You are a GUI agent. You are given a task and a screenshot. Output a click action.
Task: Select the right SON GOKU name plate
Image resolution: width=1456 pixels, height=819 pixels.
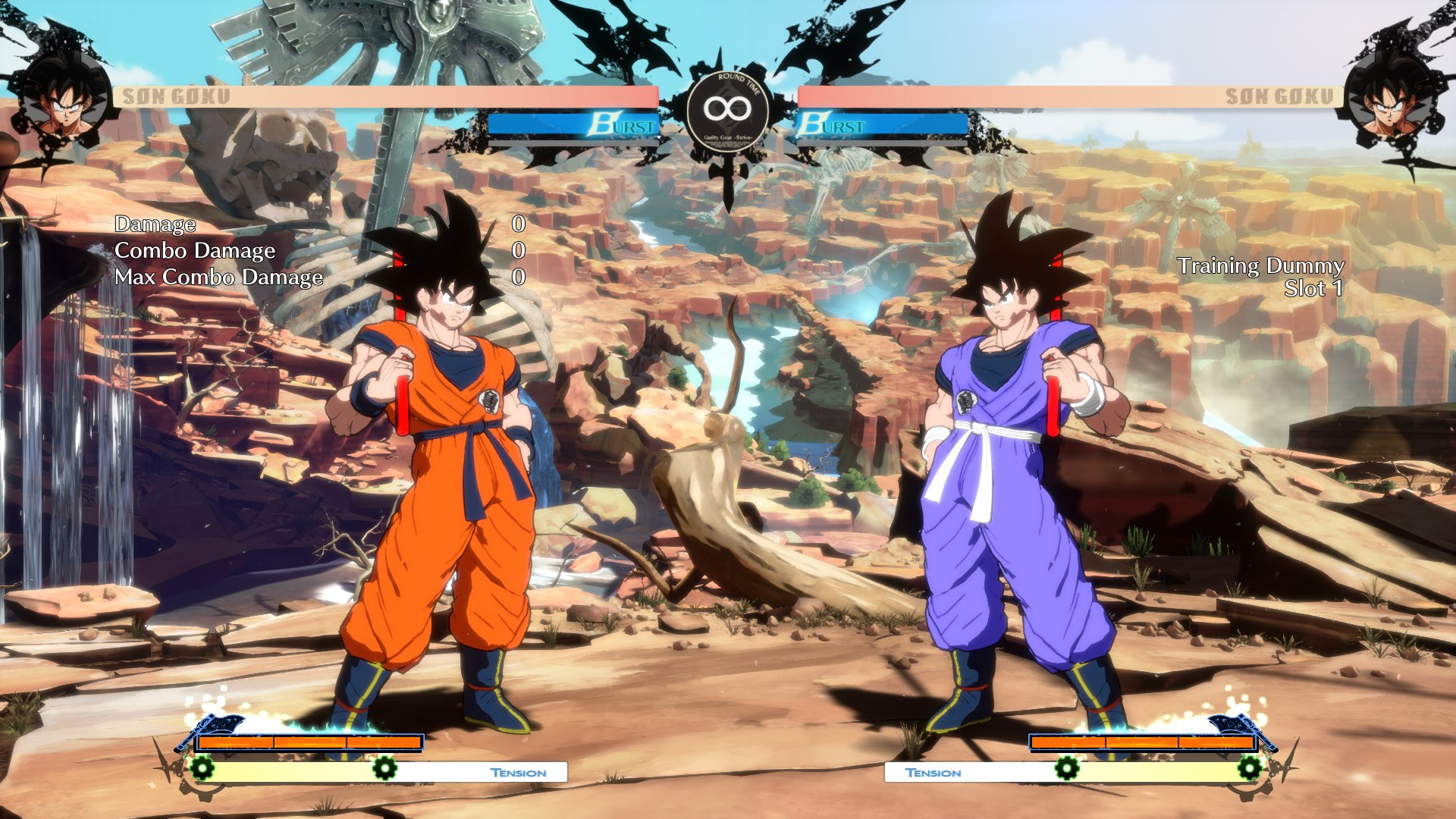pyautogui.click(x=1279, y=95)
